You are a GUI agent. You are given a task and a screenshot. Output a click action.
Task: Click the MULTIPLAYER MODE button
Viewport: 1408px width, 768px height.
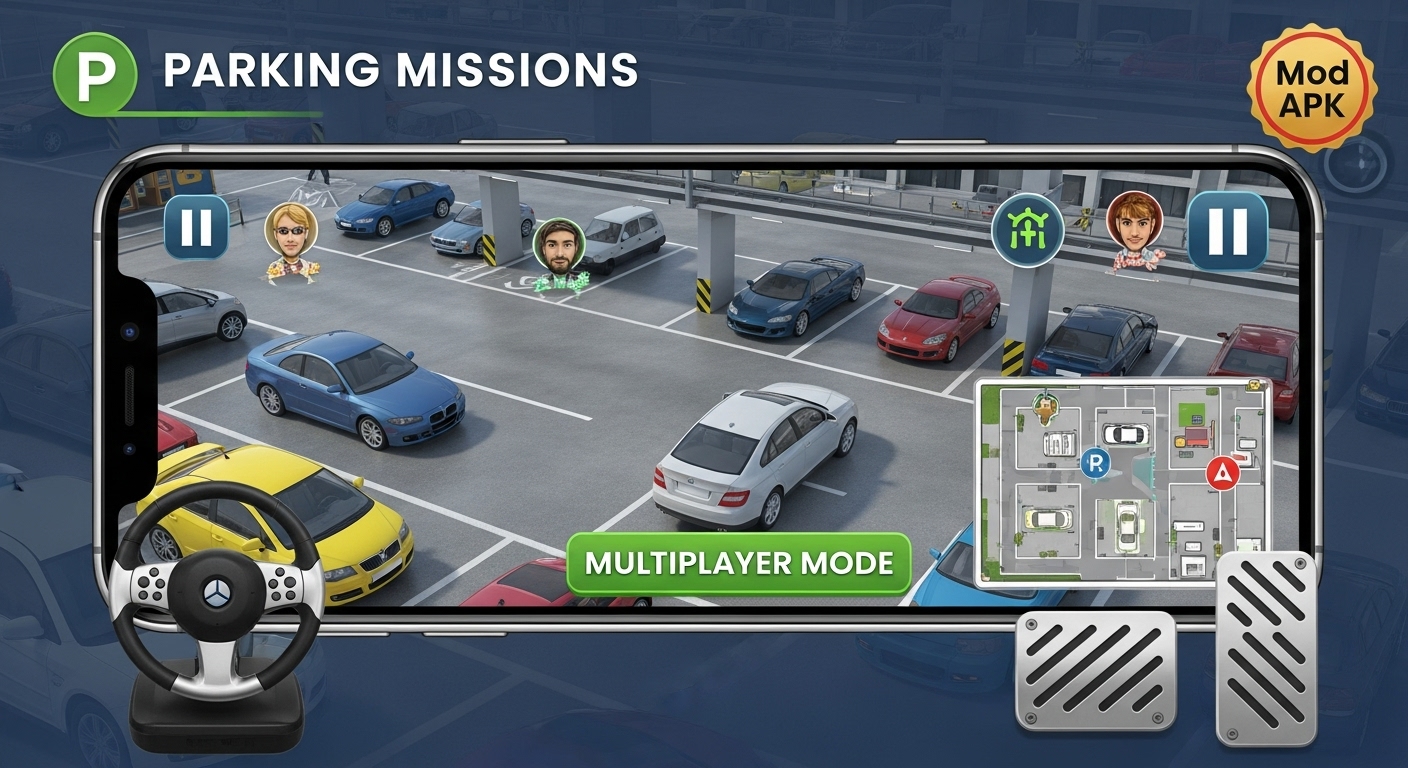[x=738, y=563]
